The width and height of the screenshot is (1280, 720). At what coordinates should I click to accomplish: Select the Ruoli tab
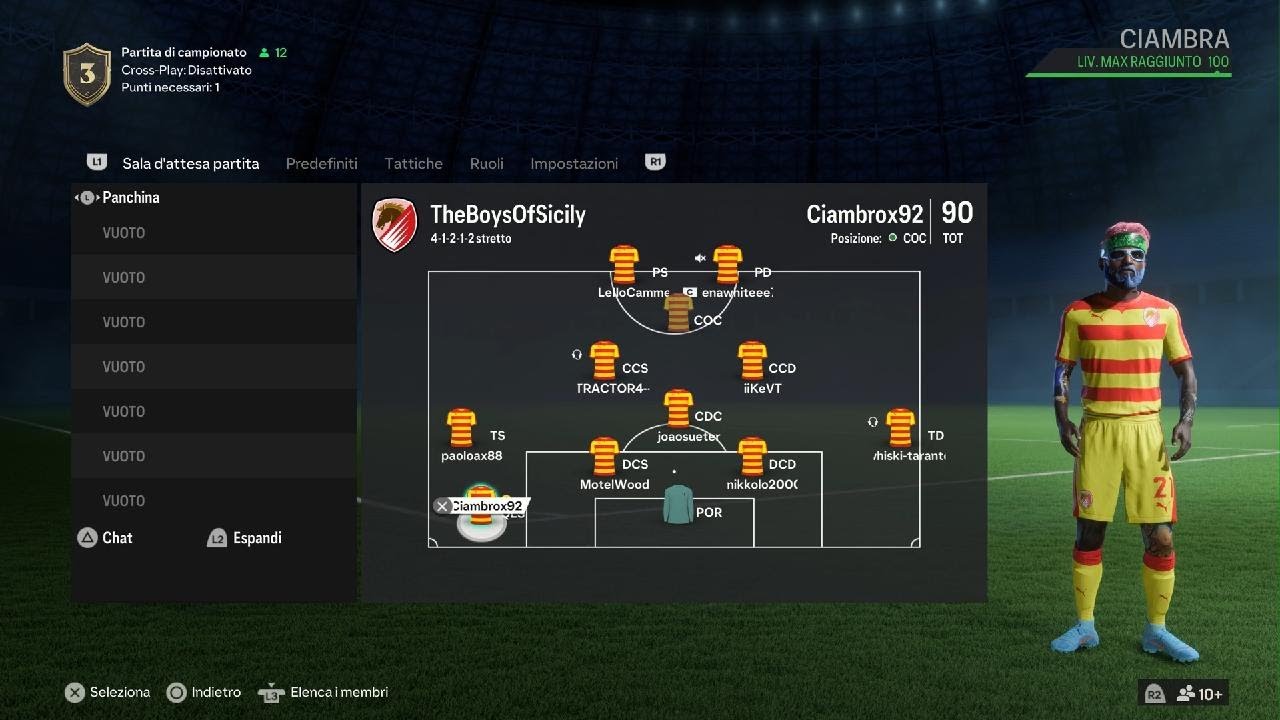click(487, 163)
